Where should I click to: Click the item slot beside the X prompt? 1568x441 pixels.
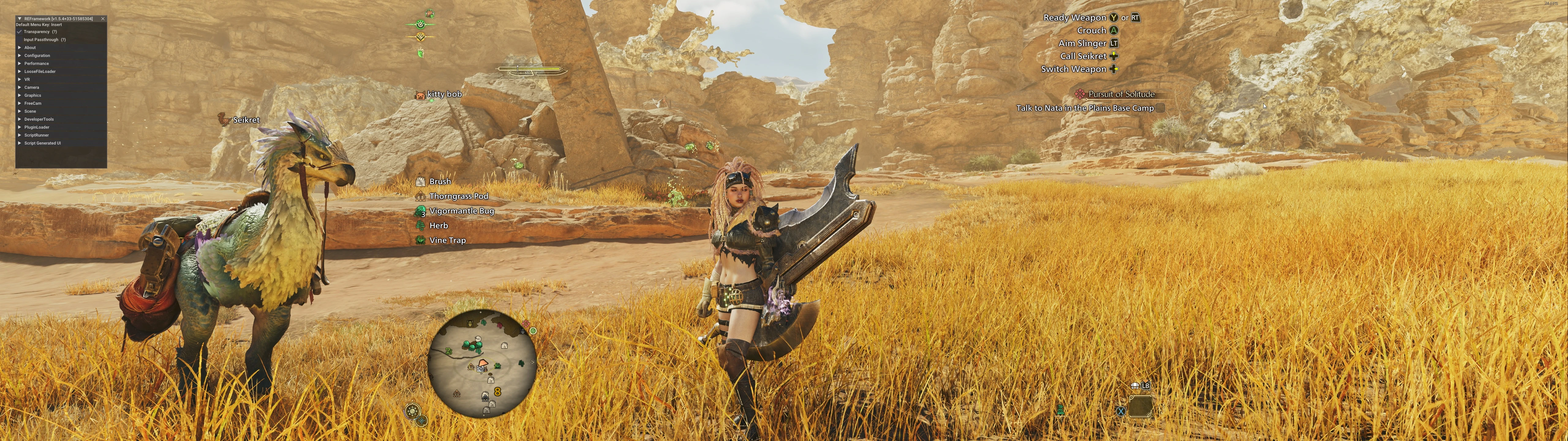1140,406
